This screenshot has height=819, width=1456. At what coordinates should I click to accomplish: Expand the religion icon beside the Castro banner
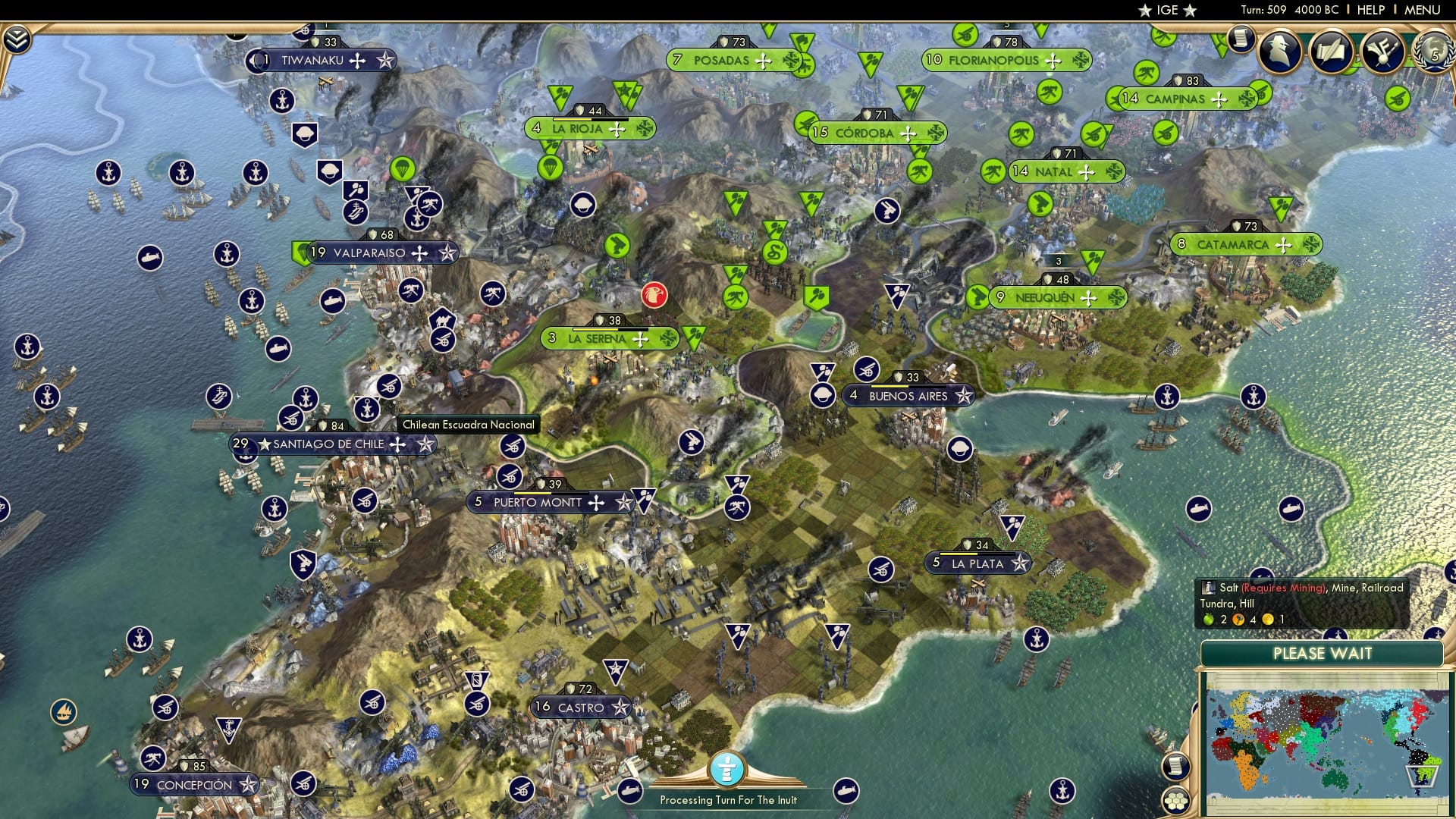(622, 705)
